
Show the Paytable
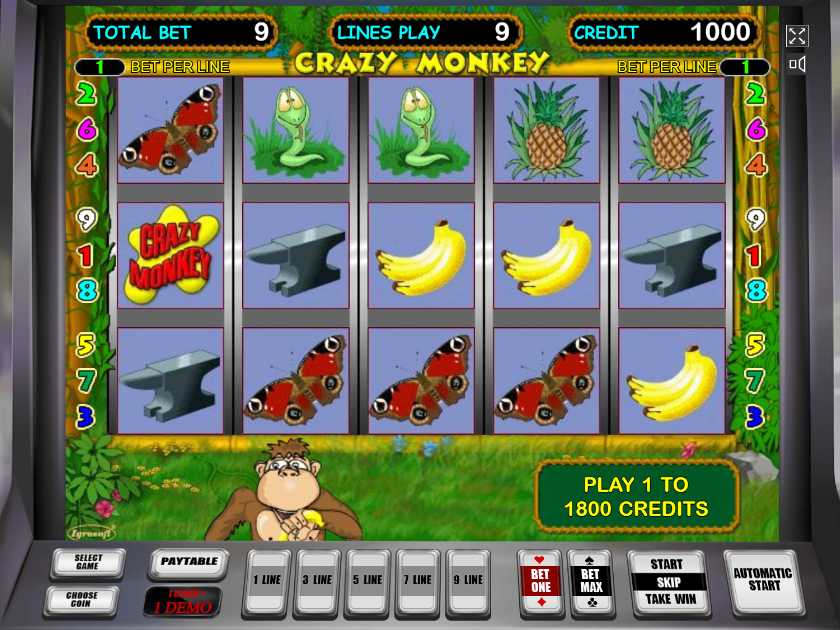(188, 563)
